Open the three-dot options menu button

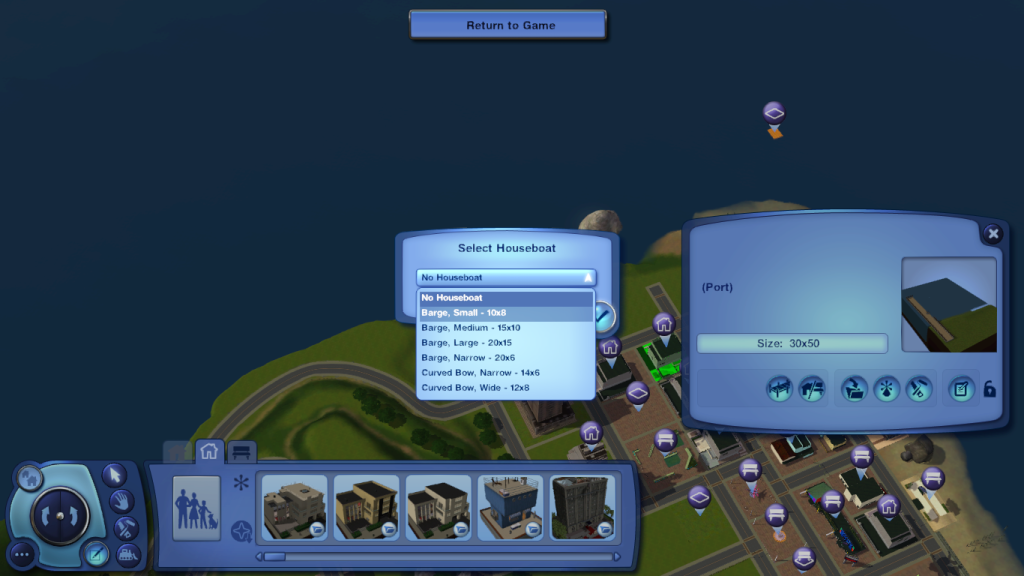[23, 552]
